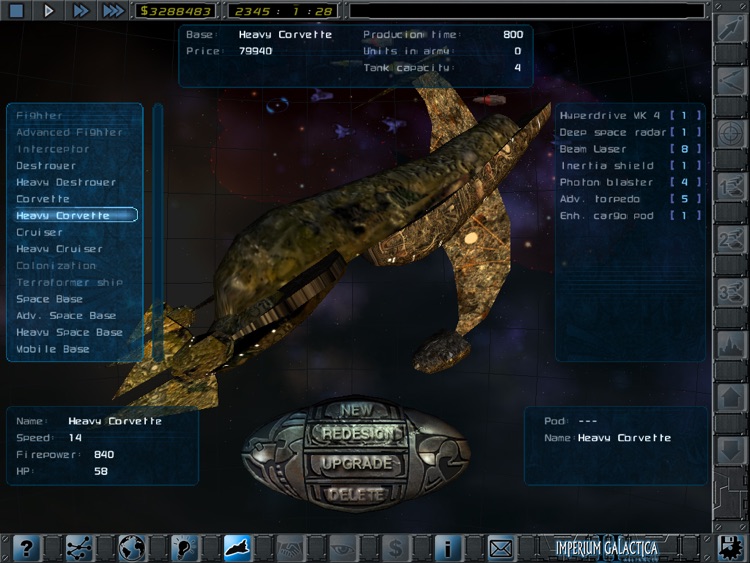Pick Heavy Cruiser in the ship list
Viewport: 750px width, 563px height.
[59, 249]
